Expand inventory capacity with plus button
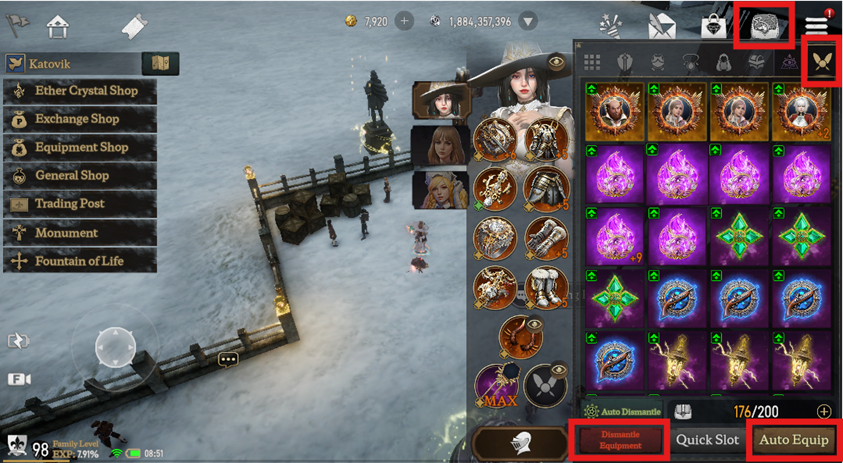 pos(824,411)
